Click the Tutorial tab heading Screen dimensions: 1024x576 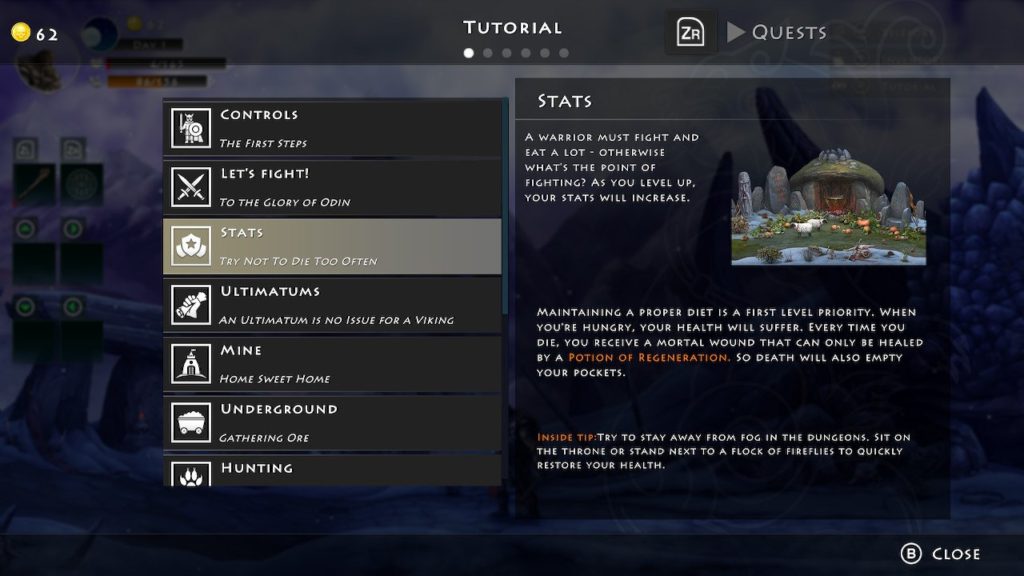513,28
